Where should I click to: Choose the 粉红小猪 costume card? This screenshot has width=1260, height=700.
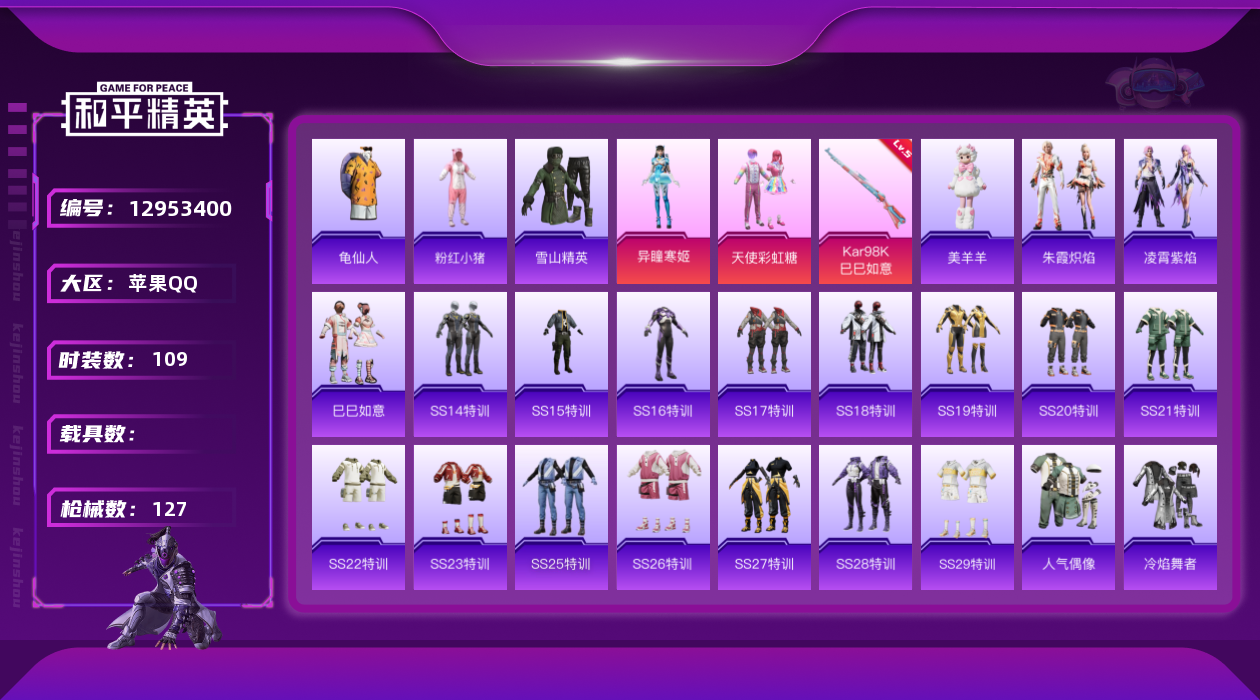tap(460, 211)
